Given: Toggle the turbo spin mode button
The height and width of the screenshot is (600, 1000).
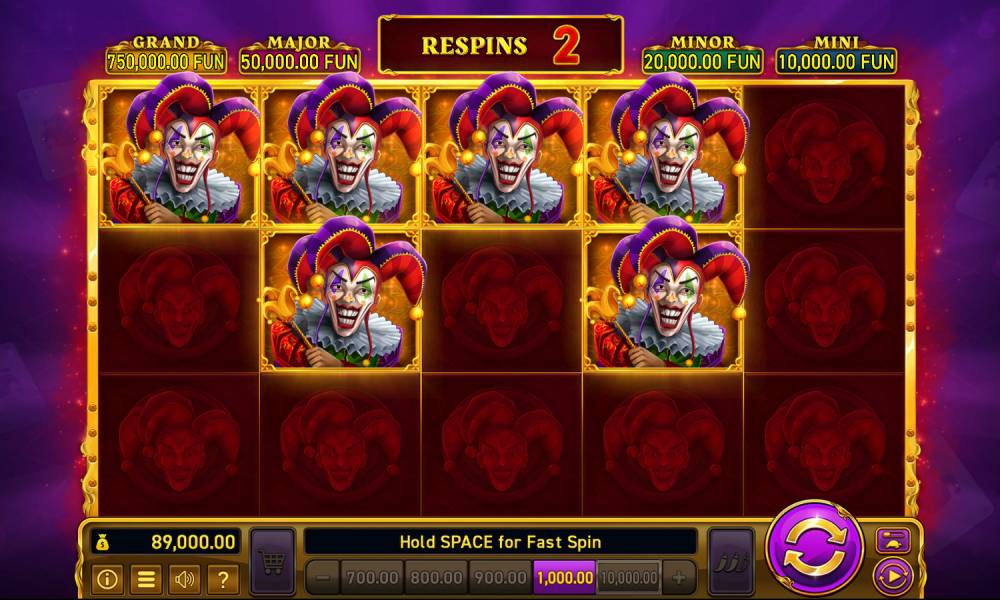Looking at the screenshot, I should [892, 540].
